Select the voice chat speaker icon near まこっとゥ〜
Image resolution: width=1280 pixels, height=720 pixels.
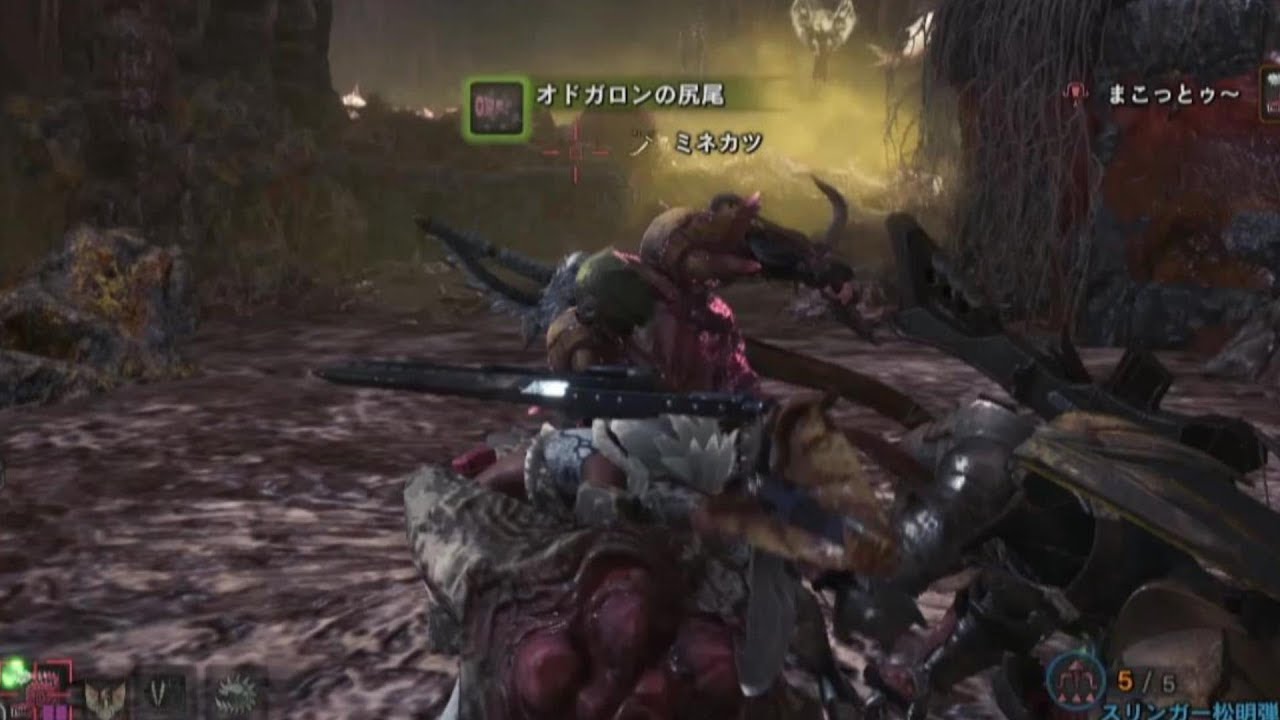pos(1074,92)
